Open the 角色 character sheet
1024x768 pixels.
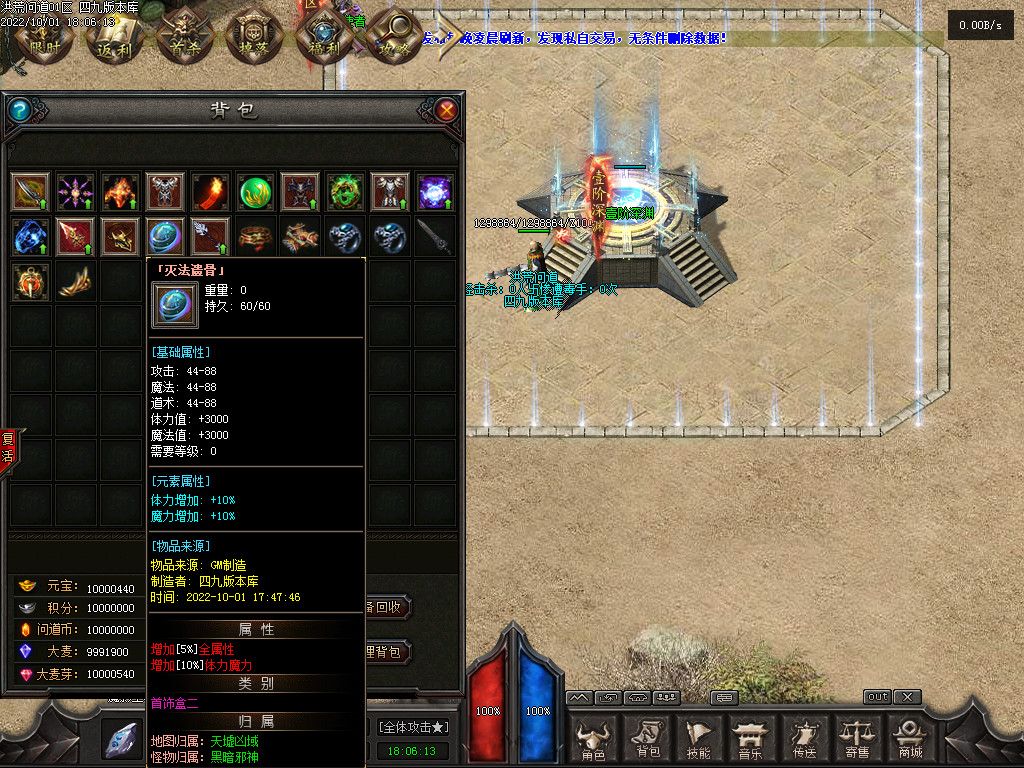tap(593, 738)
